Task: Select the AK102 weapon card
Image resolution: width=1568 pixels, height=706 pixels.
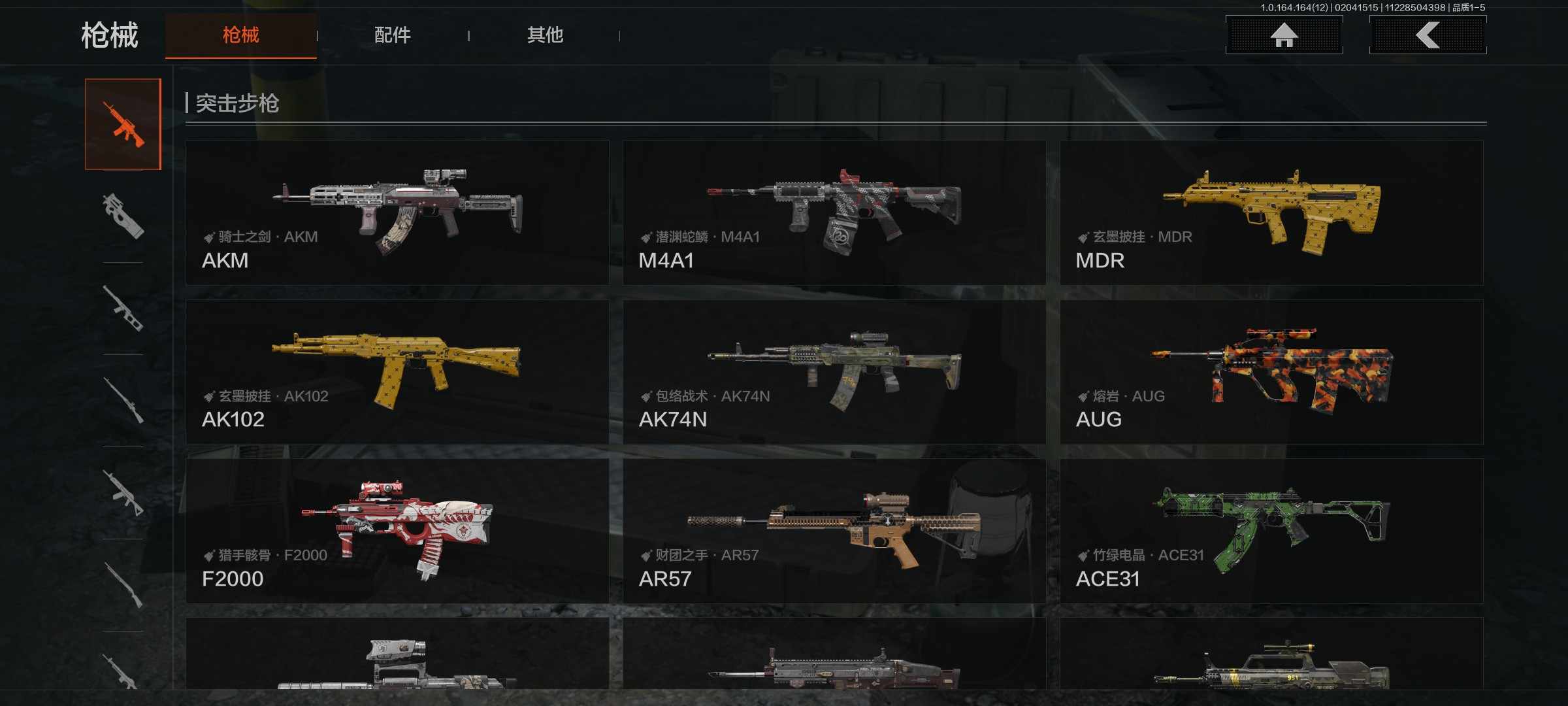Action: tap(397, 372)
